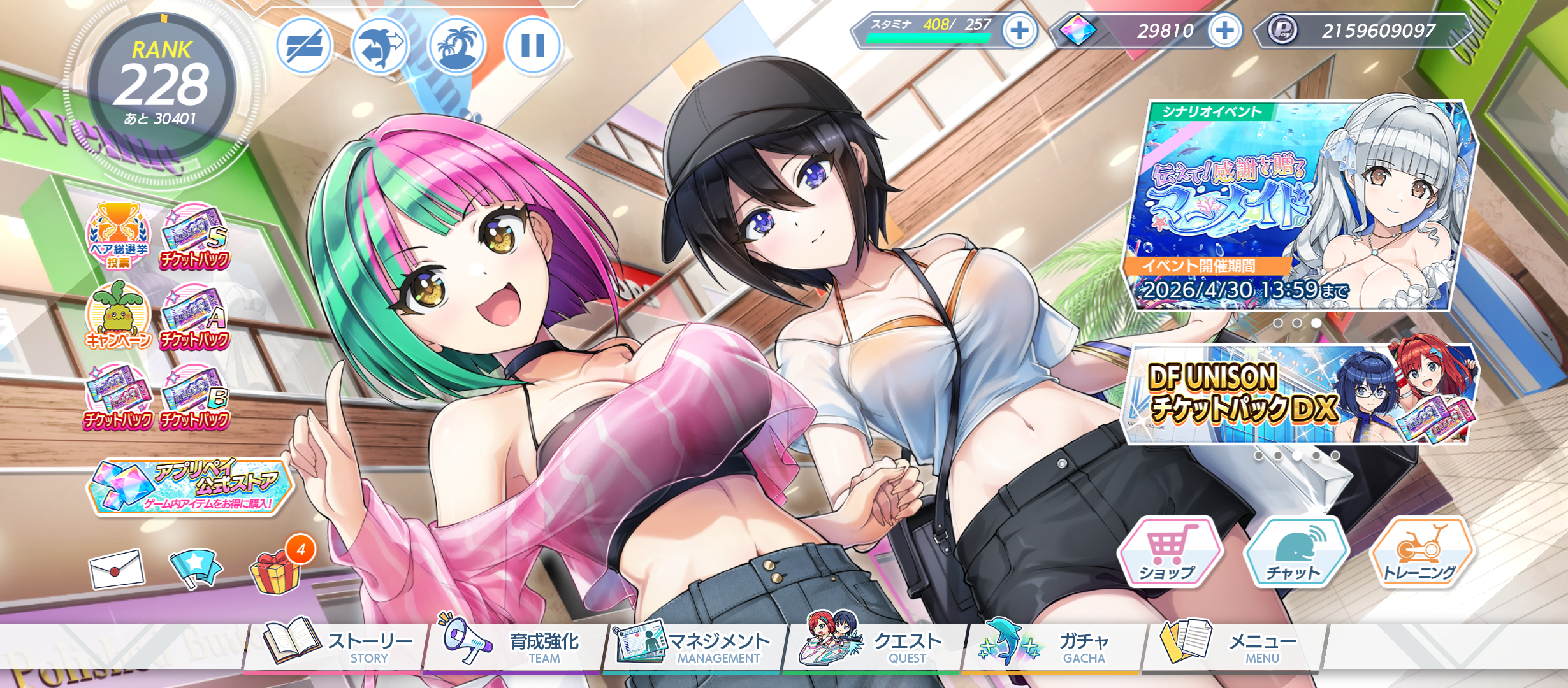1568x688 pixels.
Task: Open the Gacha screen
Action: click(x=1052, y=645)
